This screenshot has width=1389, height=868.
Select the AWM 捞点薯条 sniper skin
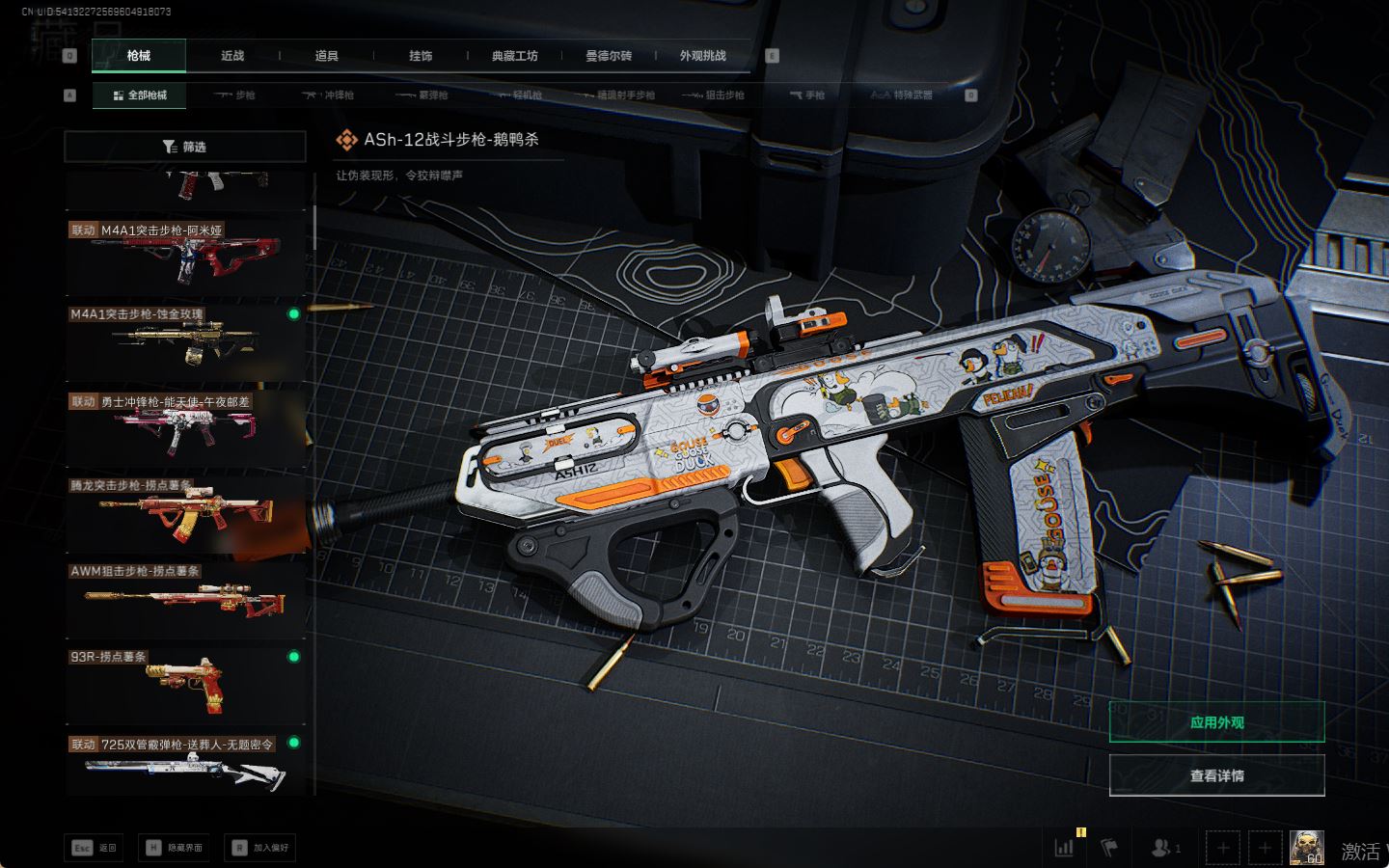click(185, 598)
